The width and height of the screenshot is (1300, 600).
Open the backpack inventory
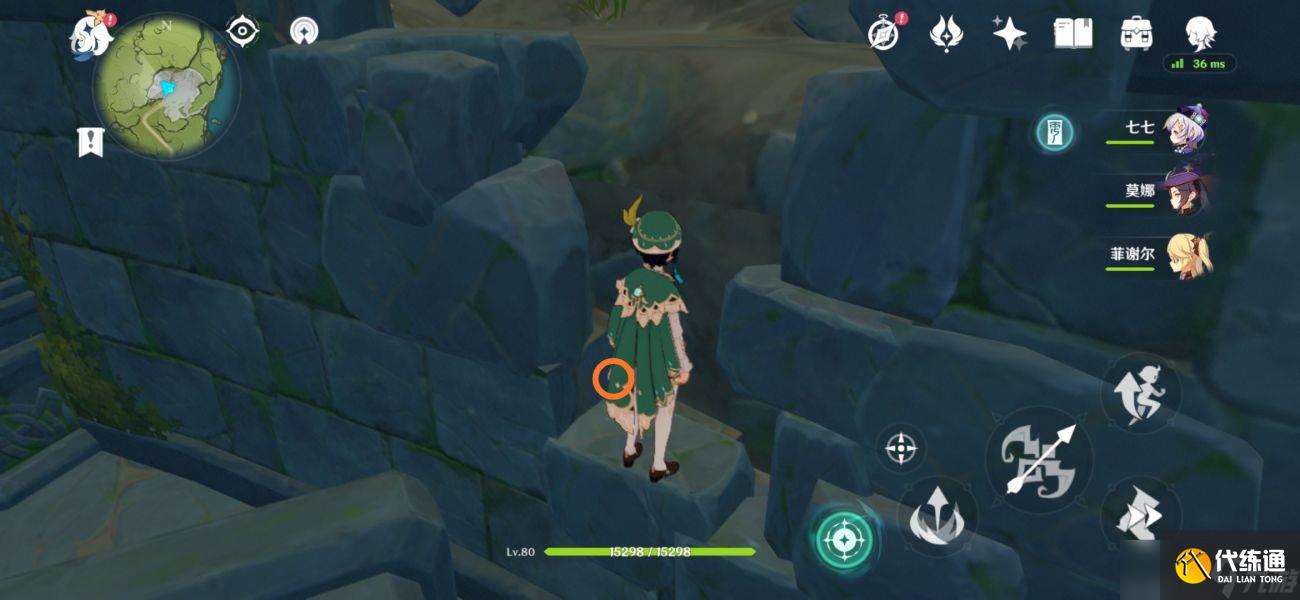point(1135,33)
